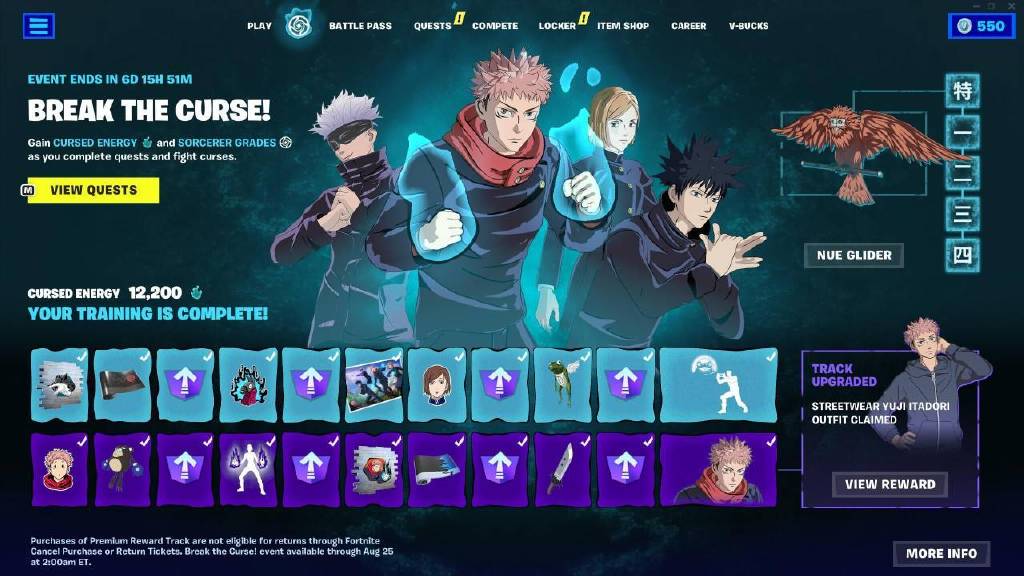The image size is (1024, 576).
Task: Show the Career tab
Action: pyautogui.click(x=688, y=26)
